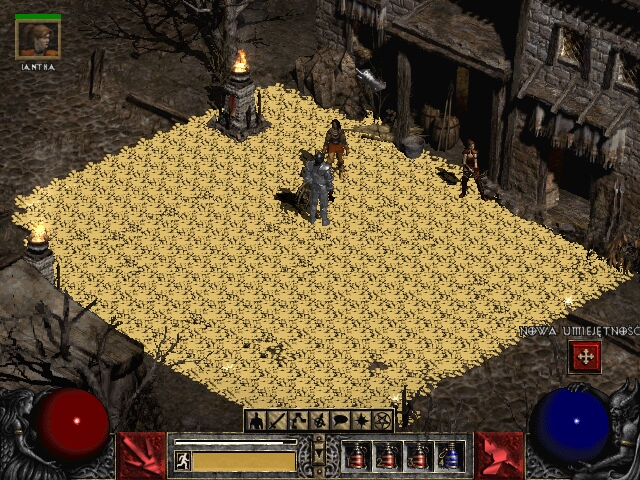
Task: Use the blue mana potion in belt
Action: coord(451,456)
